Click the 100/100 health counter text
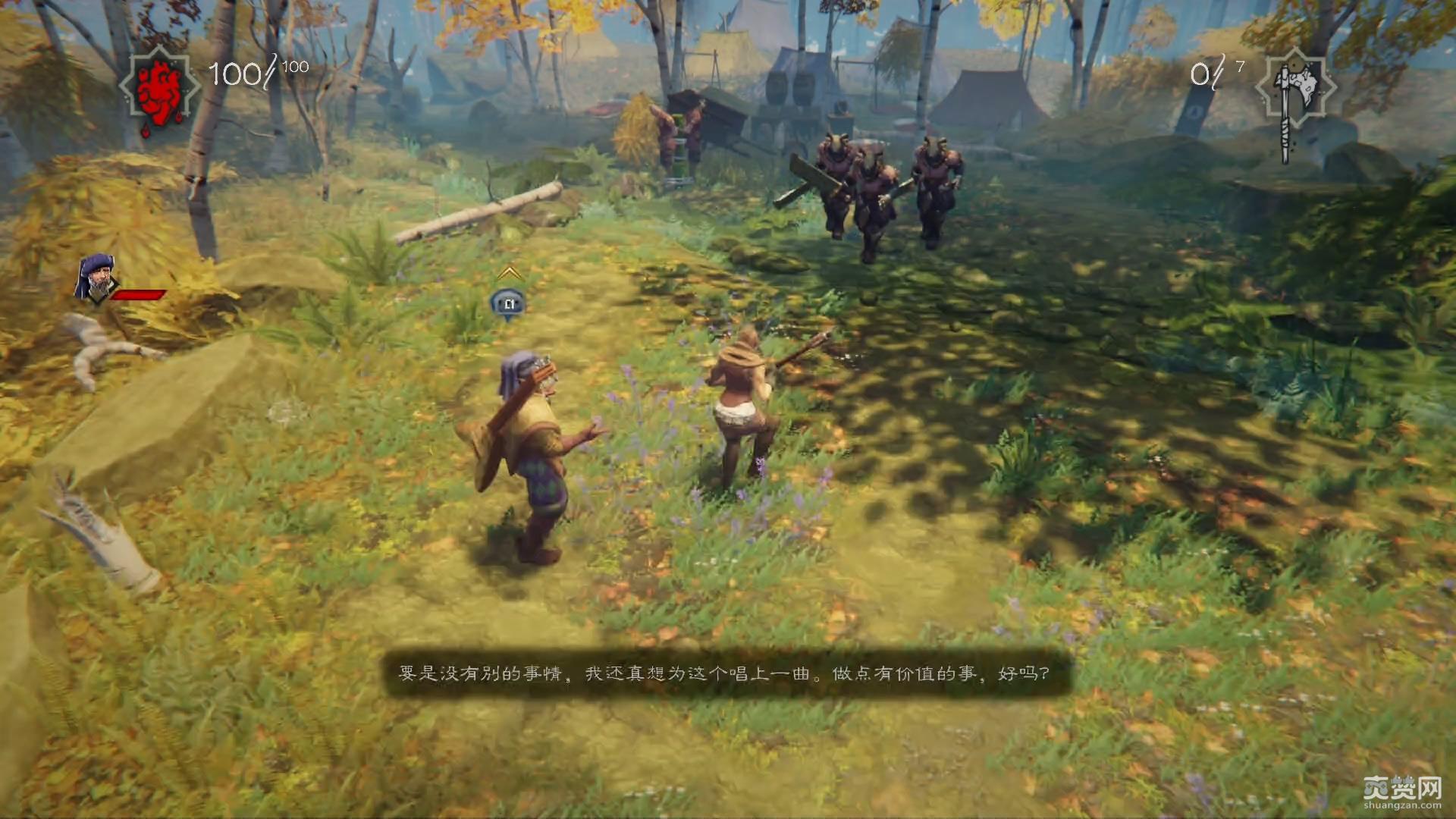This screenshot has width=1456, height=819. [258, 74]
